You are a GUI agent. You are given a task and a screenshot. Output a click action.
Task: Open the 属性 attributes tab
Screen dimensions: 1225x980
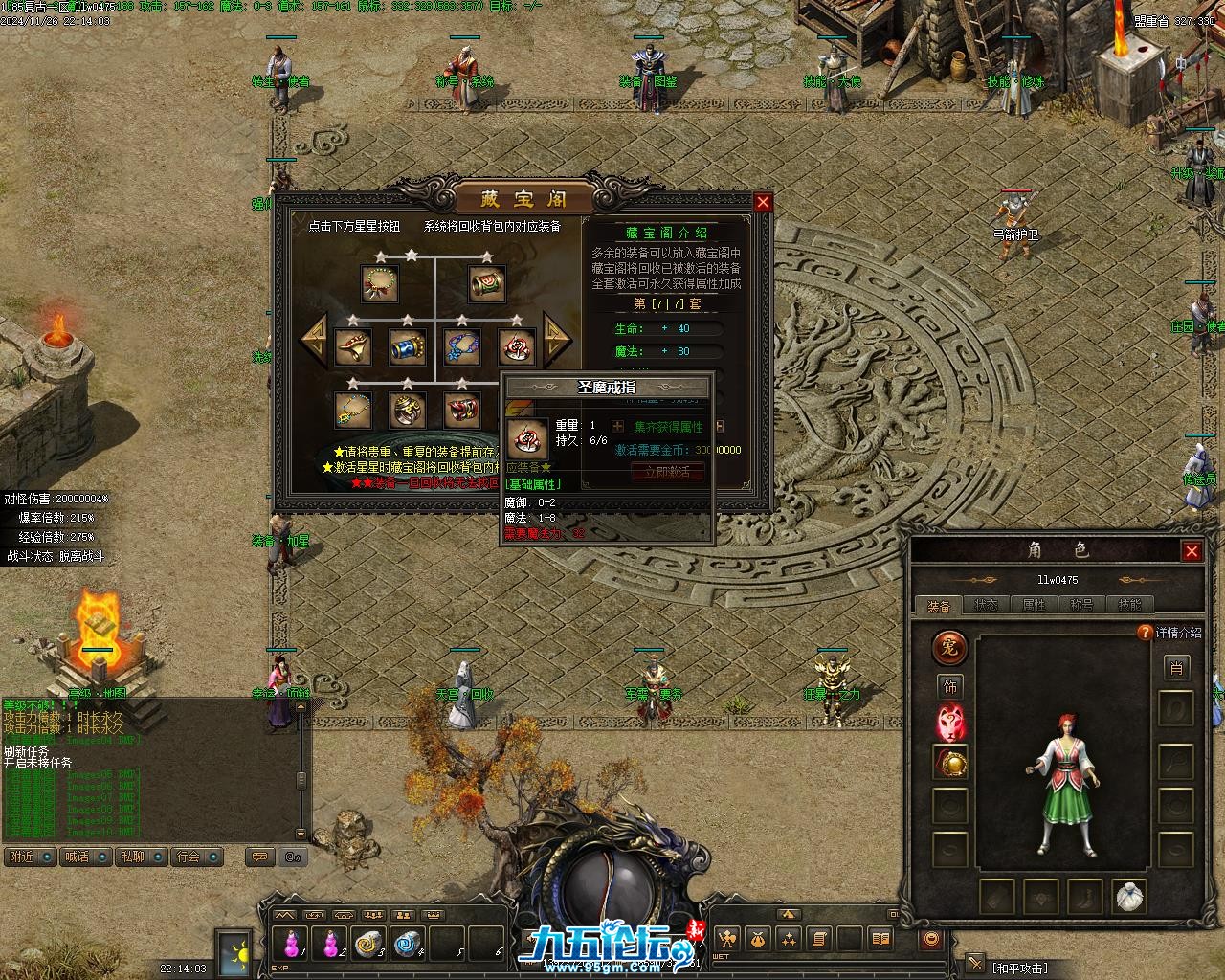1034,605
